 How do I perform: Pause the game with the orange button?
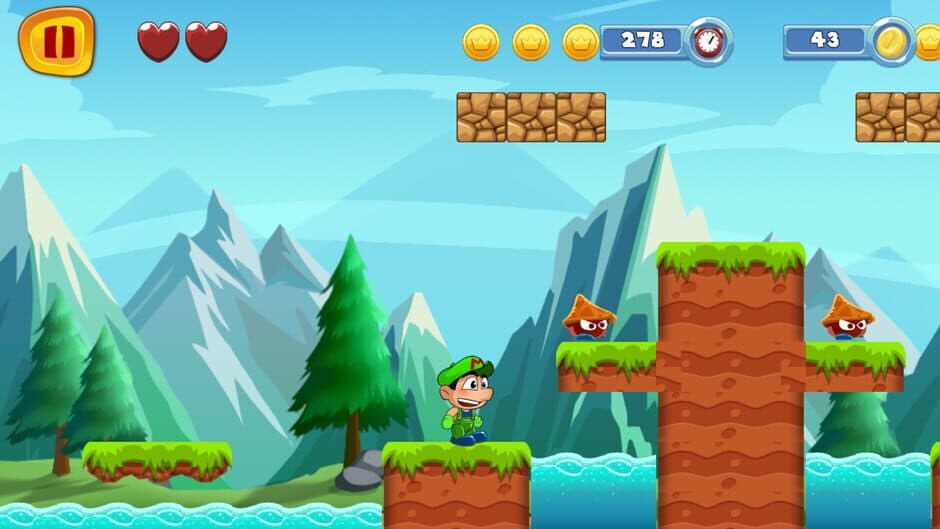pyautogui.click(x=56, y=41)
